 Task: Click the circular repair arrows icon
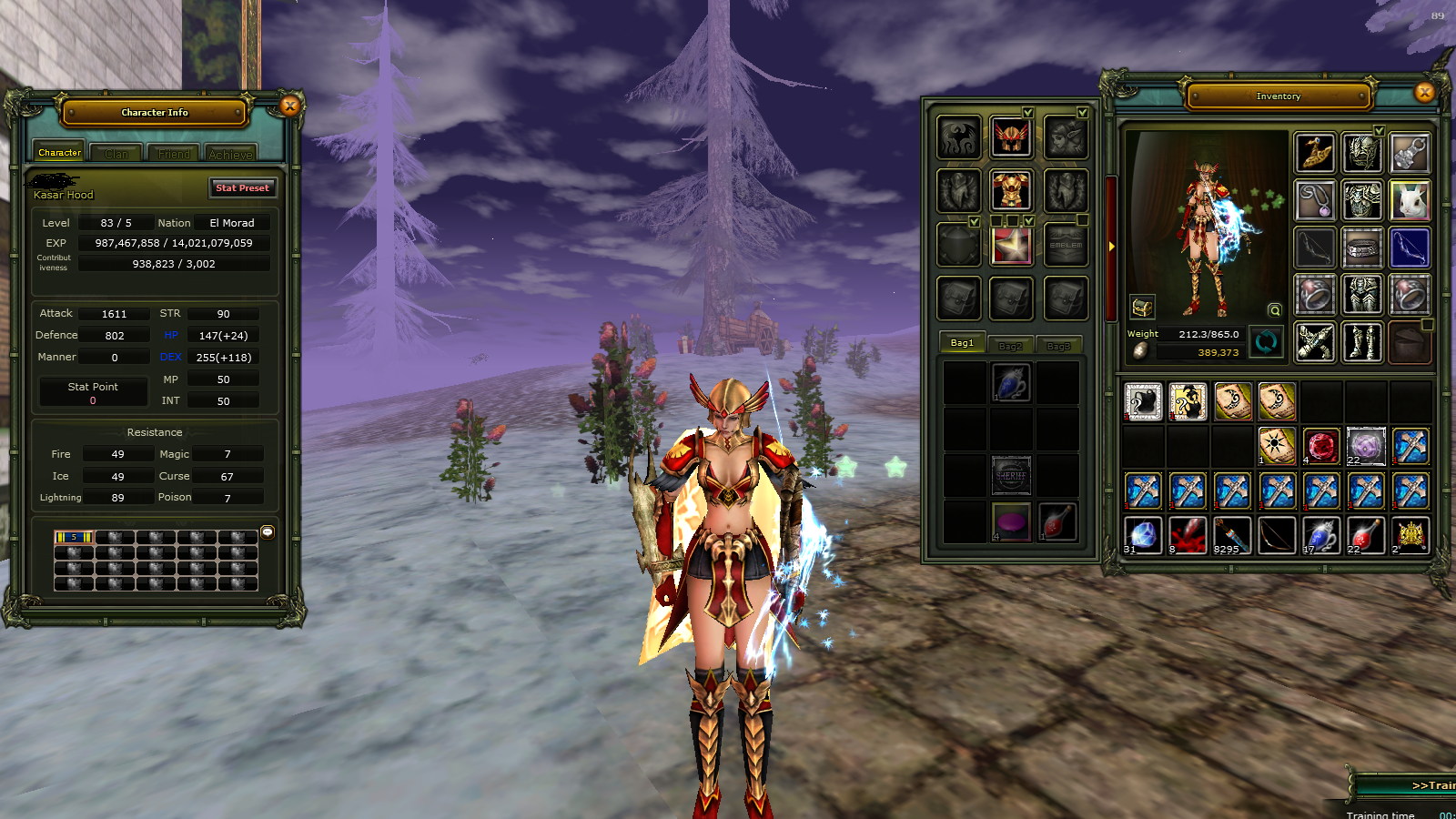1265,343
